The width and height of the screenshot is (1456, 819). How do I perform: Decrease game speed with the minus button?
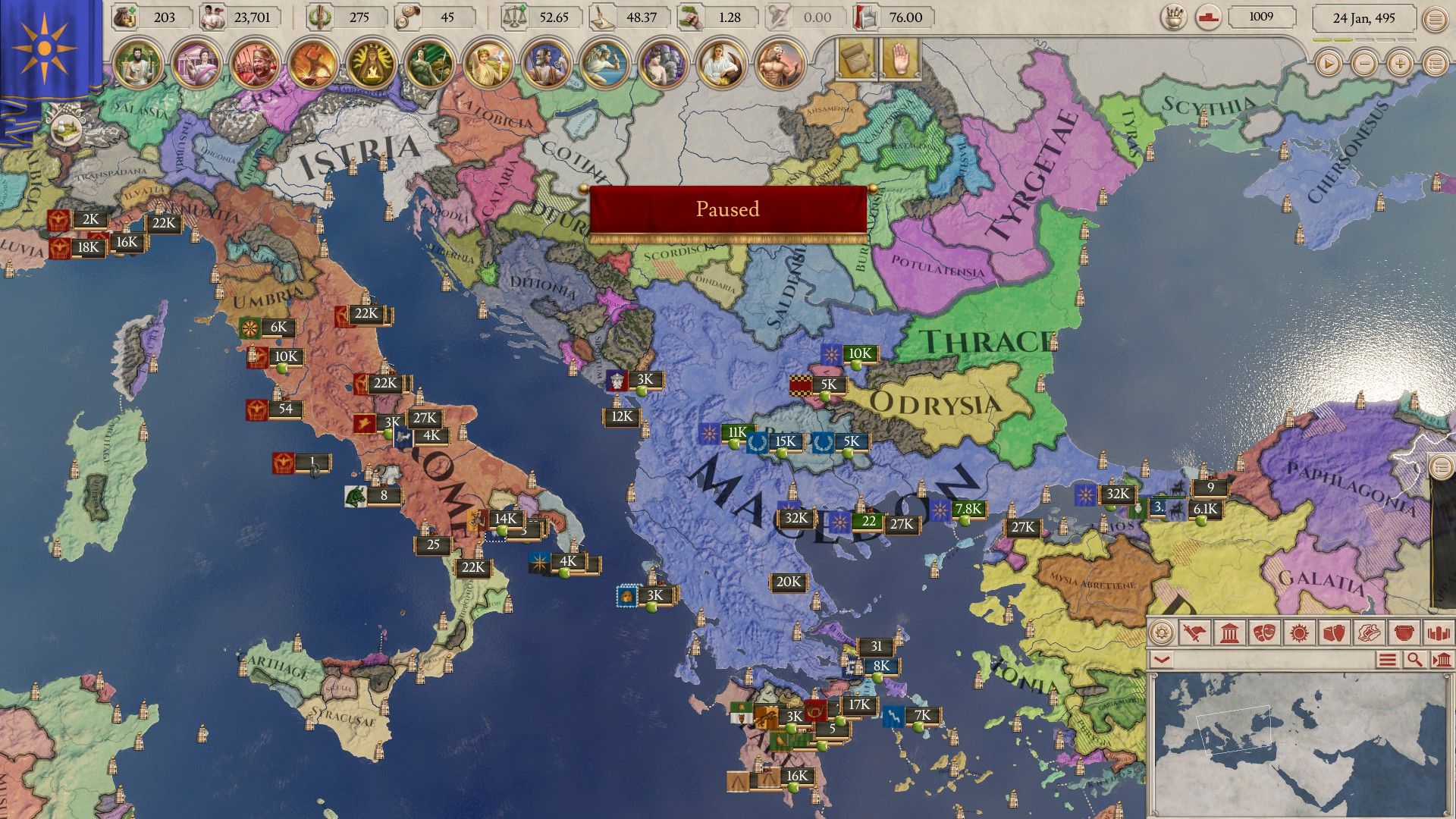coord(1364,64)
